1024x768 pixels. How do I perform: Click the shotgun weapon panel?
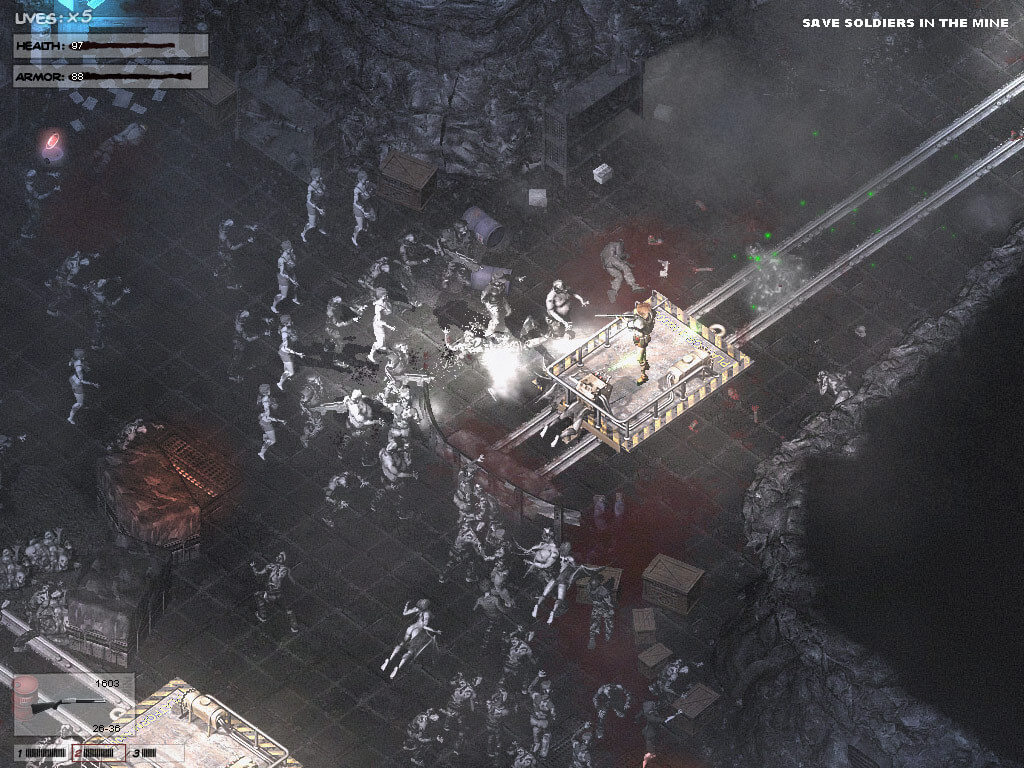pyautogui.click(x=73, y=706)
